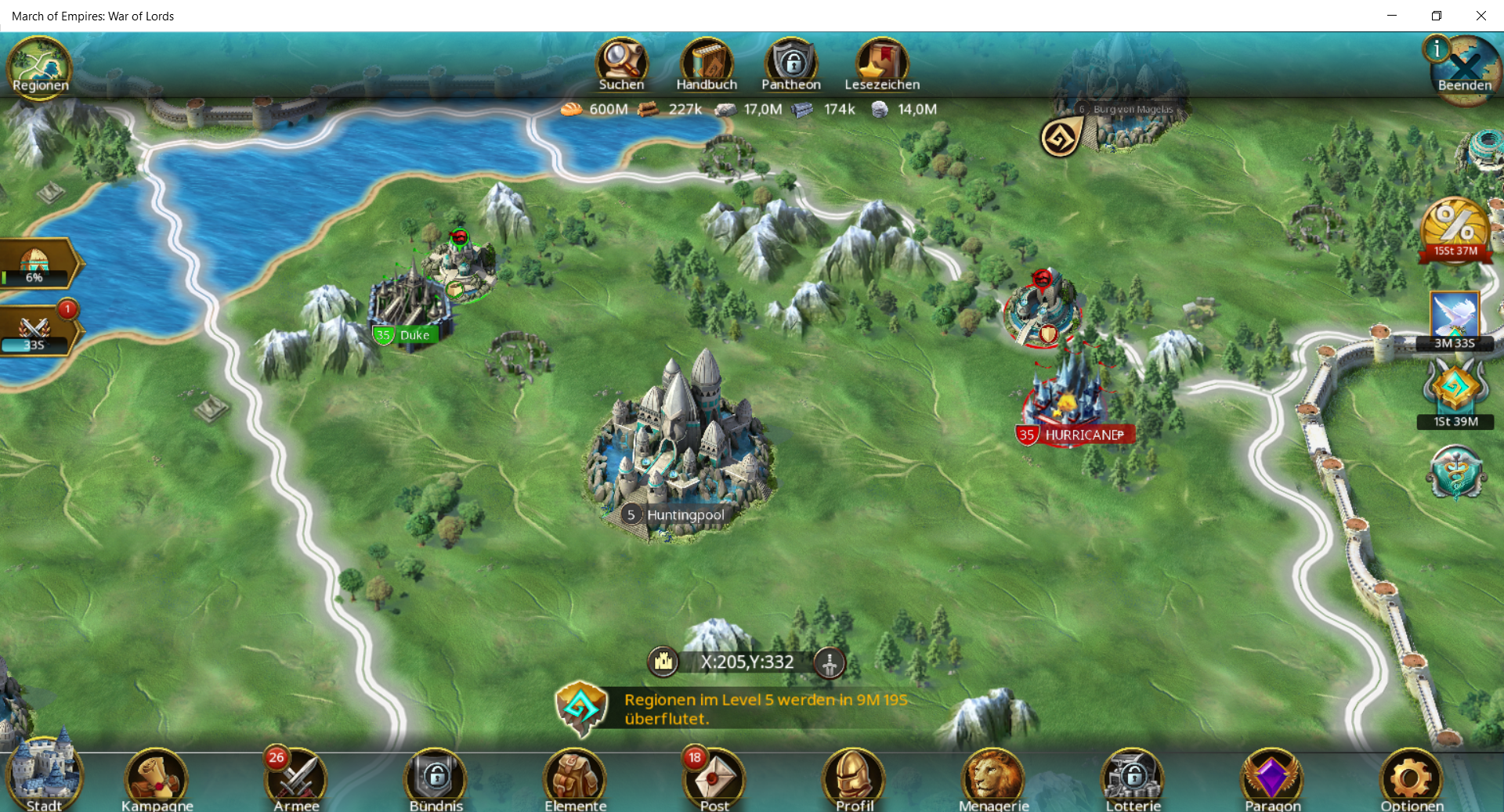Open the Handbuch guide
Viewport: 1504px width, 812px height.
click(x=707, y=64)
